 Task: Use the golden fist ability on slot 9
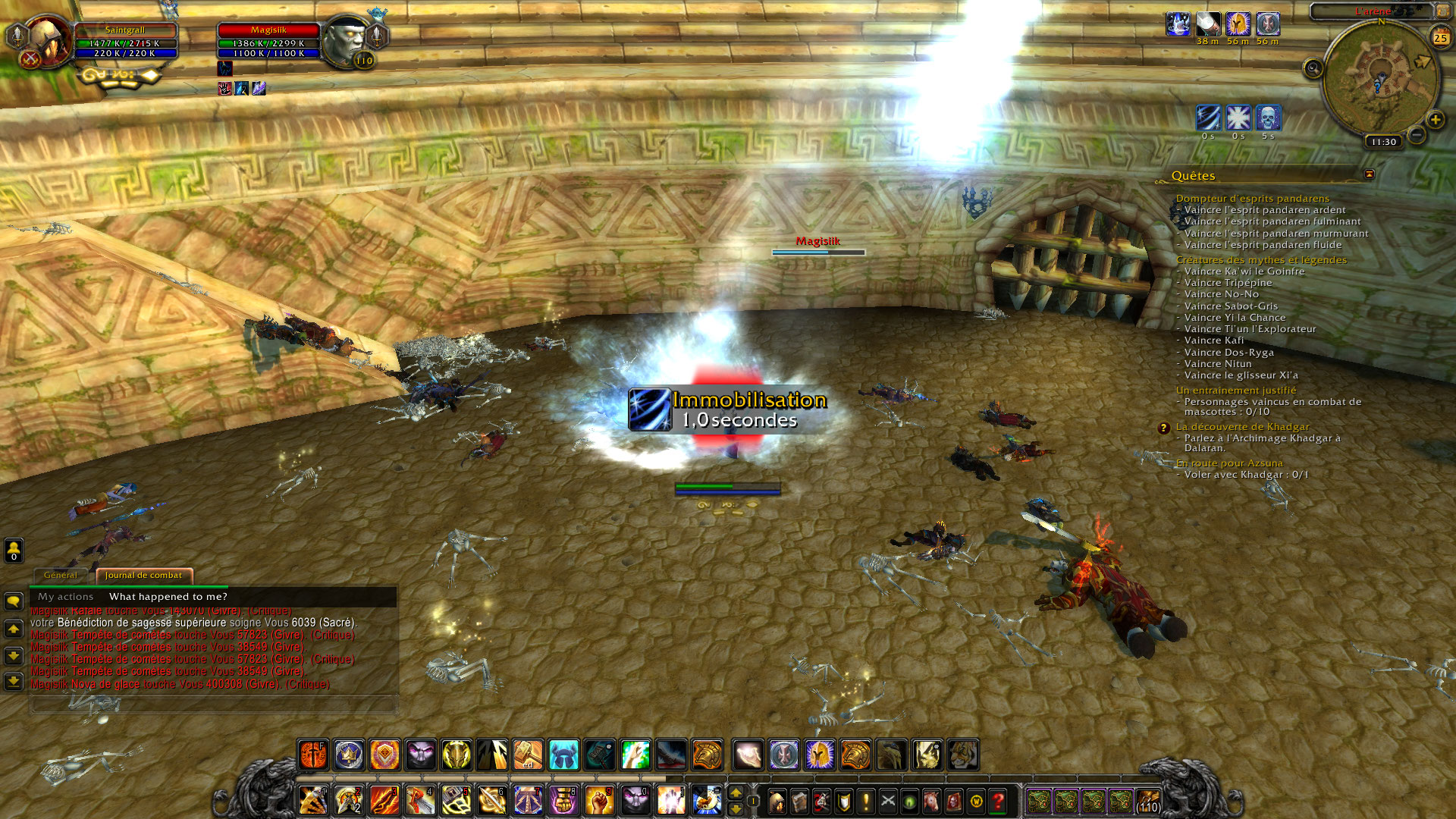[x=599, y=801]
